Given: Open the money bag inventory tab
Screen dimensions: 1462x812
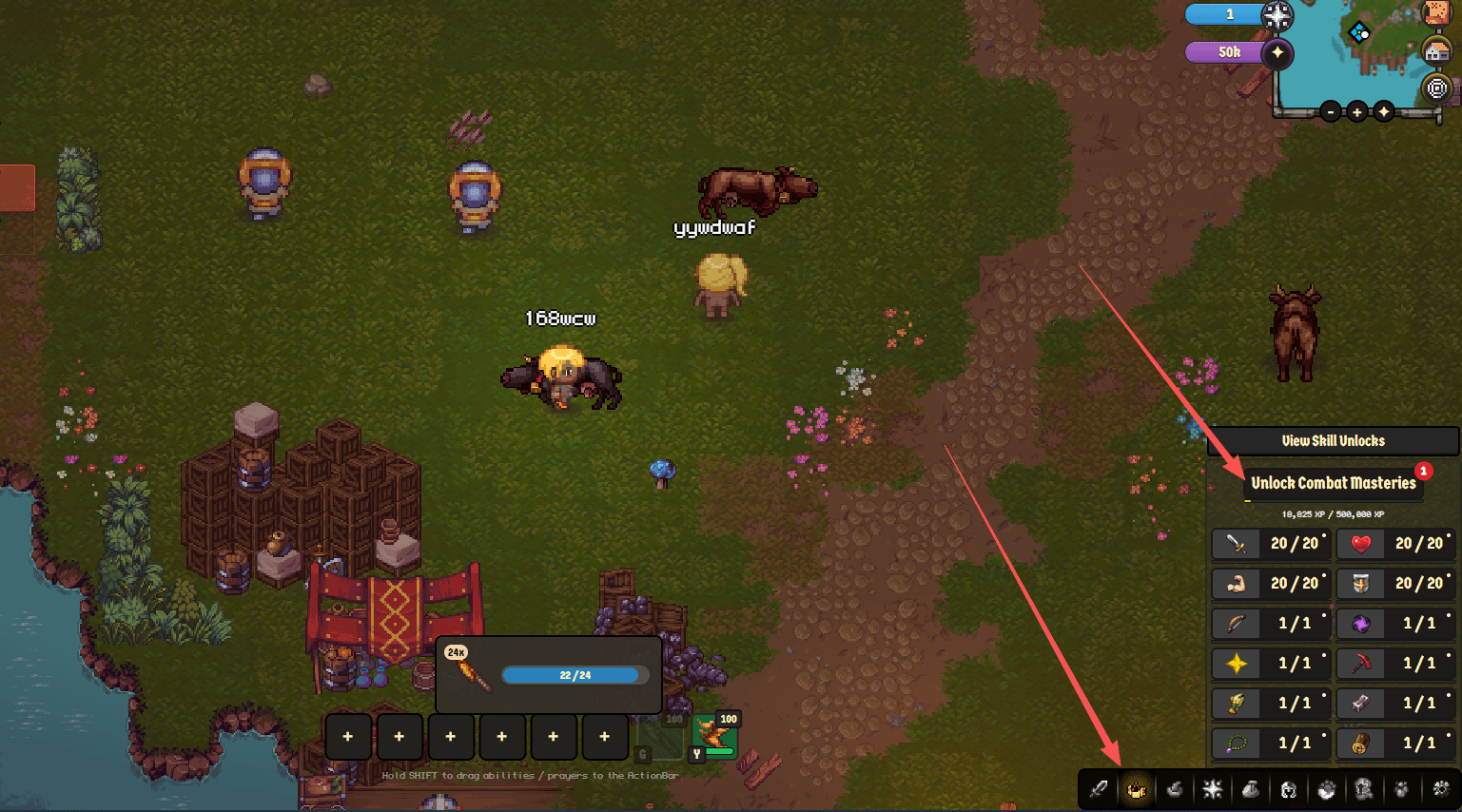Looking at the screenshot, I should (1251, 789).
